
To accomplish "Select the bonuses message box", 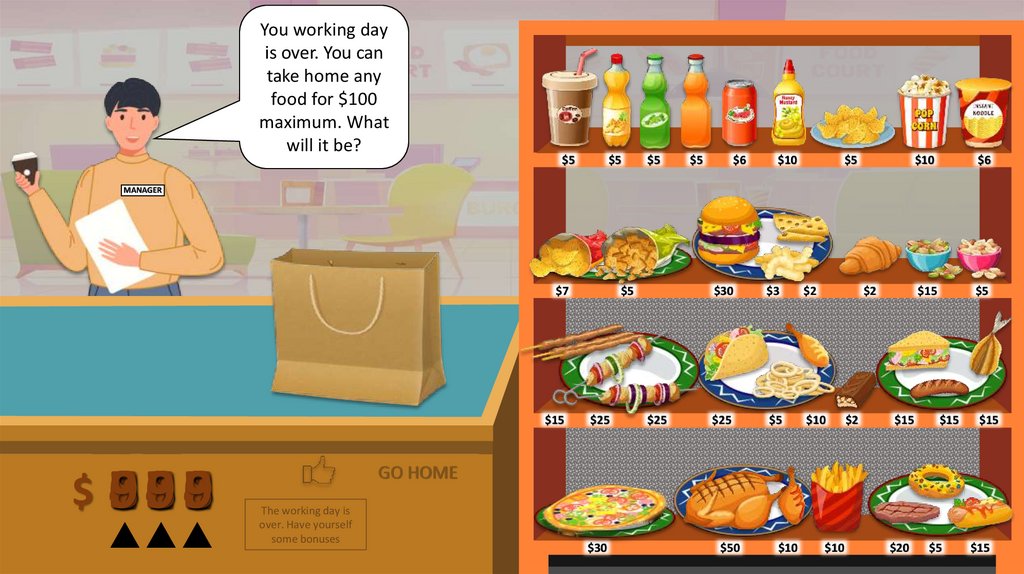I will [305, 524].
